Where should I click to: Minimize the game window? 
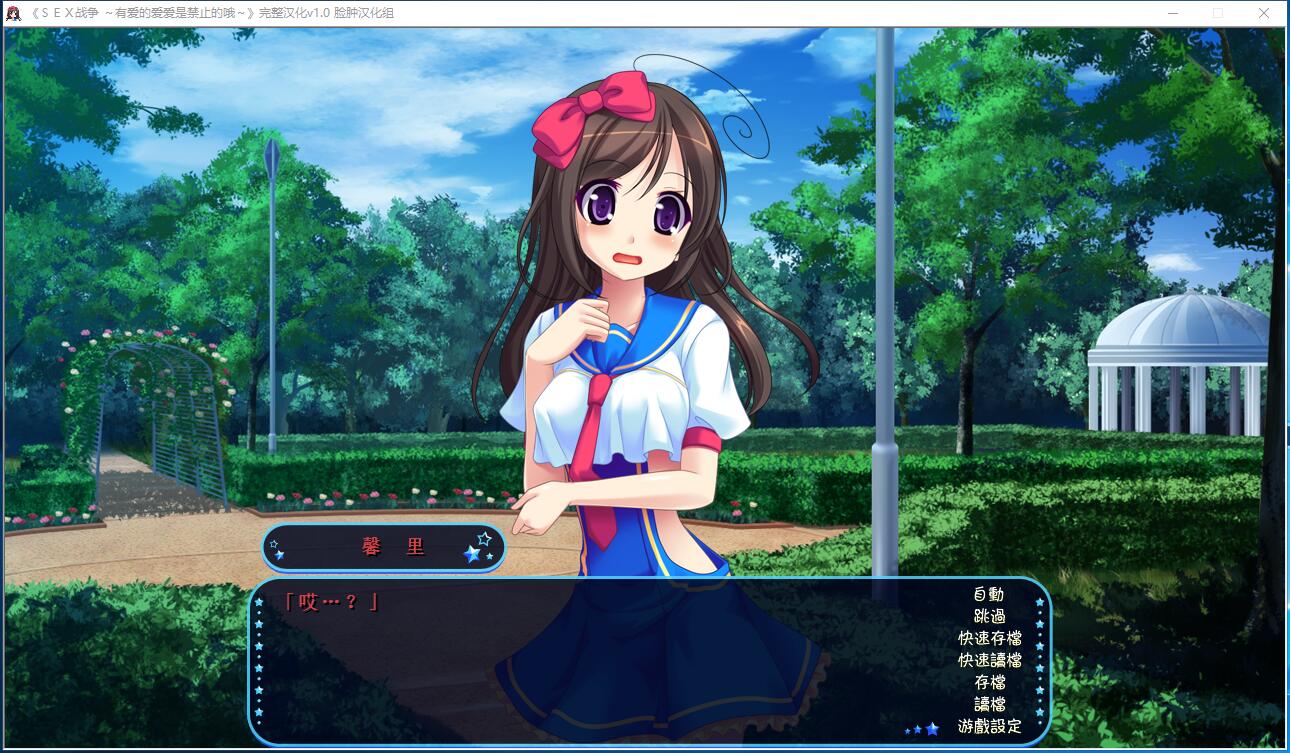click(1172, 13)
